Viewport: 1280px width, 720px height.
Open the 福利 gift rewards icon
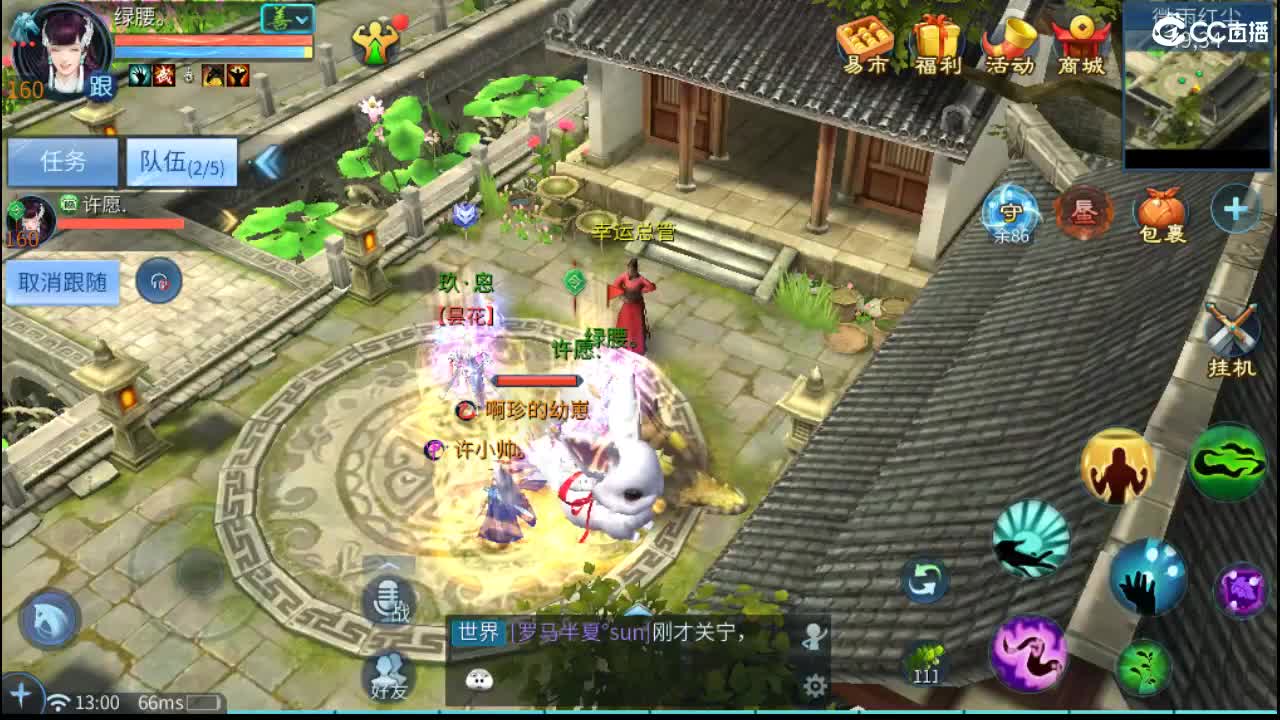pyautogui.click(x=938, y=42)
